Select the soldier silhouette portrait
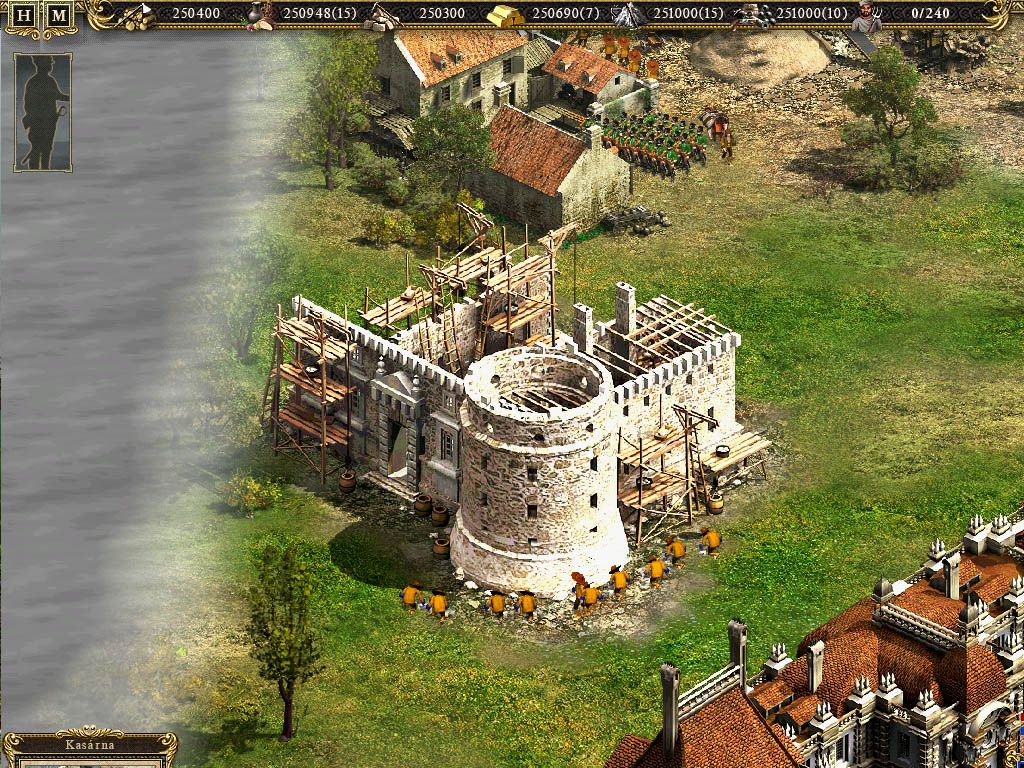This screenshot has height=768, width=1024. tap(43, 112)
